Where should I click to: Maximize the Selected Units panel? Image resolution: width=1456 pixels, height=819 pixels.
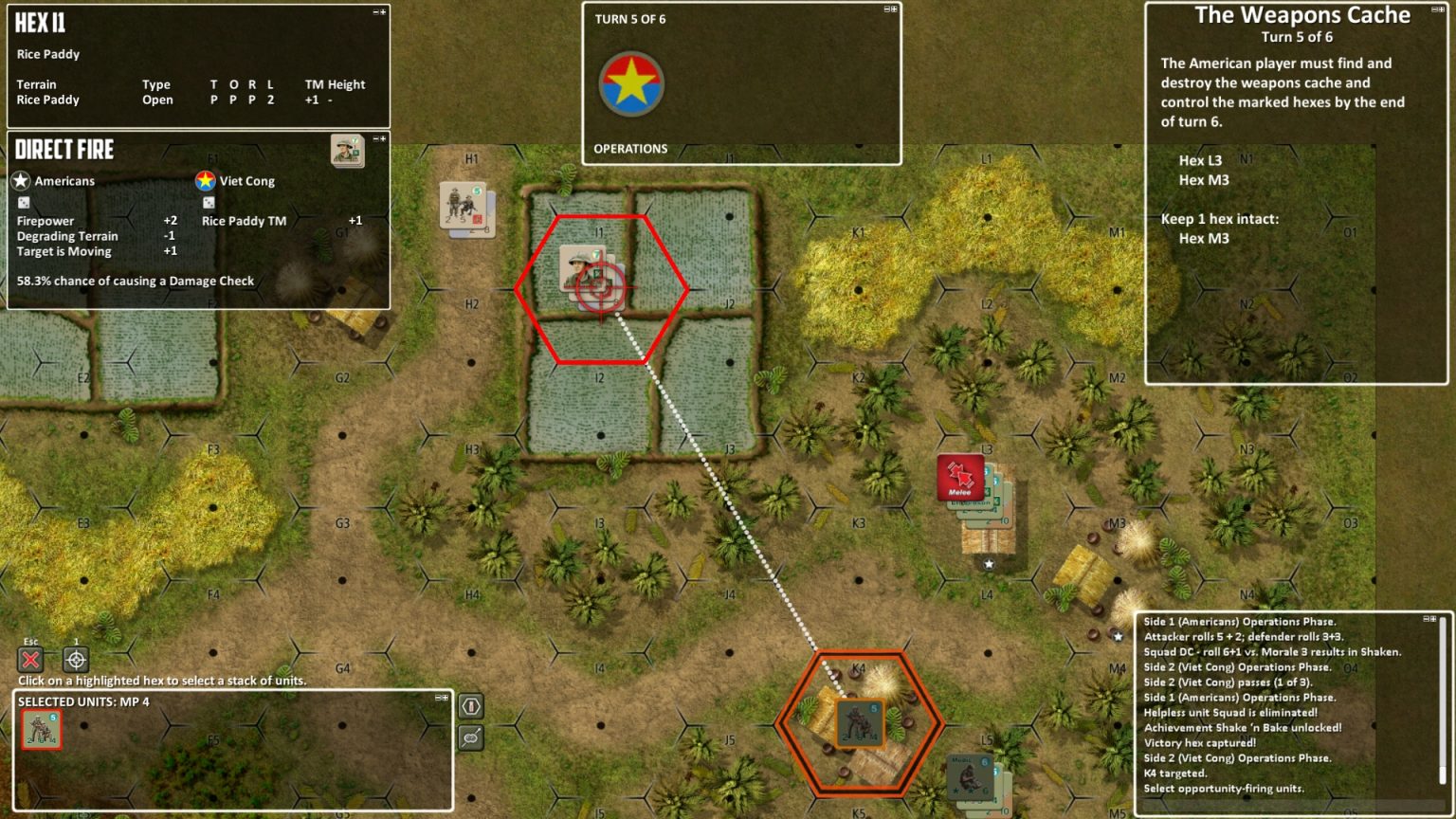click(445, 697)
